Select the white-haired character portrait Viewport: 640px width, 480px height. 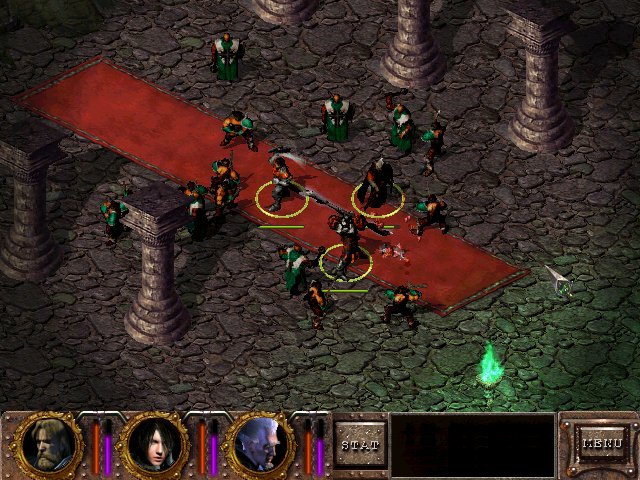point(261,444)
